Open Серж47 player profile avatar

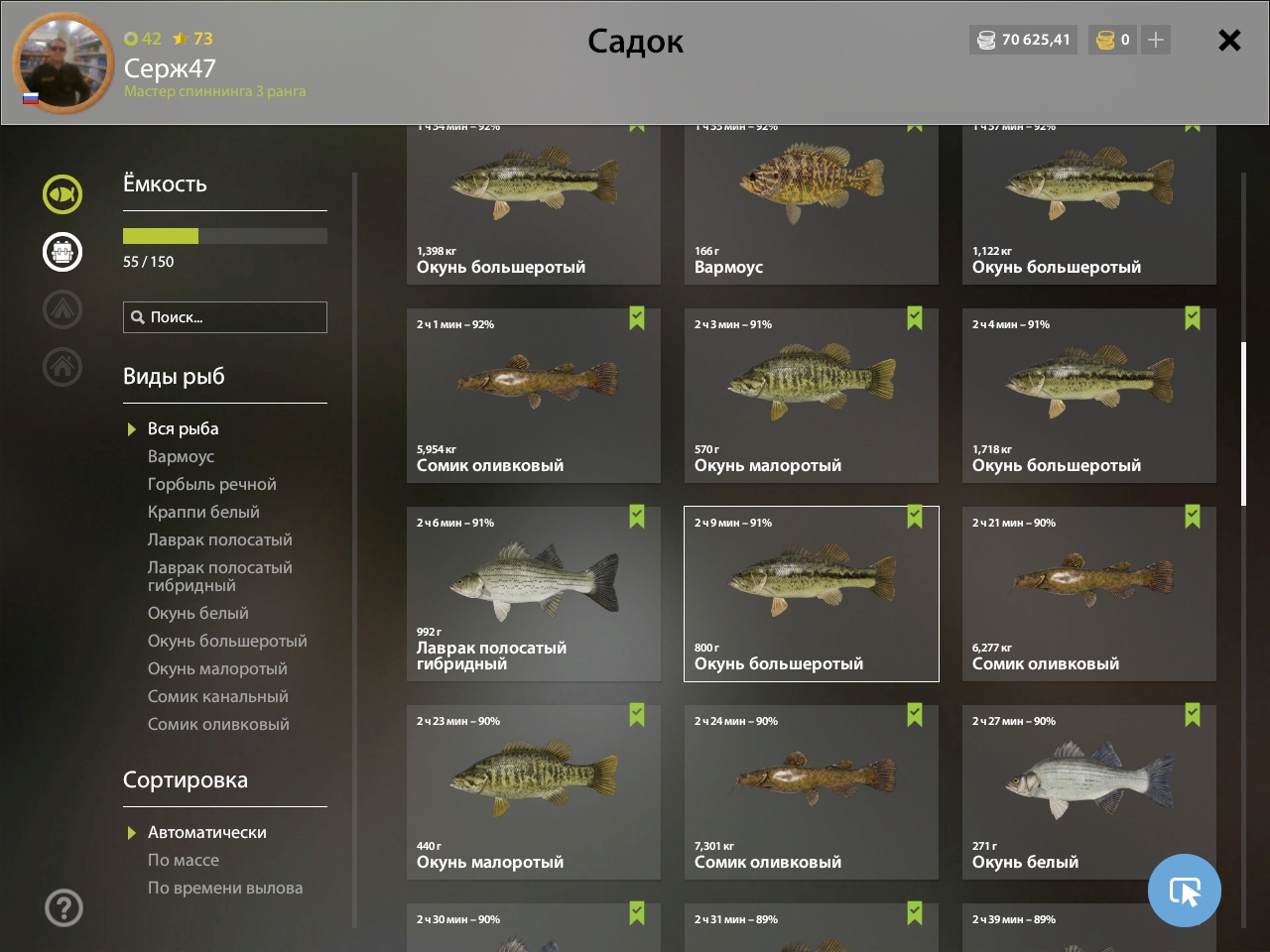[63, 63]
